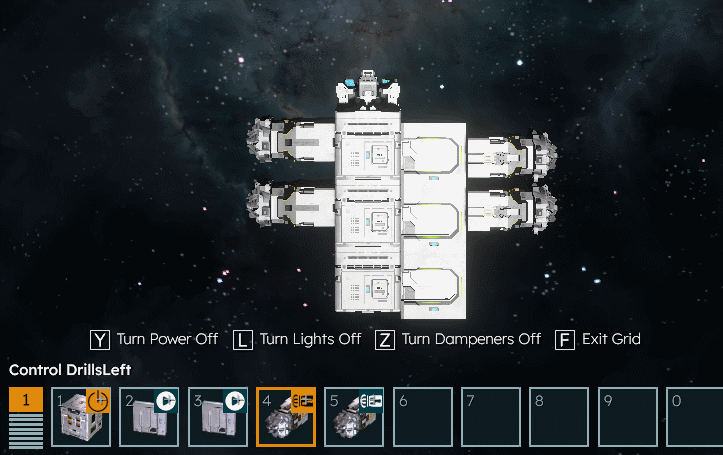Activate the cargo block in hotbar slot 3
This screenshot has width=723, height=455.
point(217,417)
